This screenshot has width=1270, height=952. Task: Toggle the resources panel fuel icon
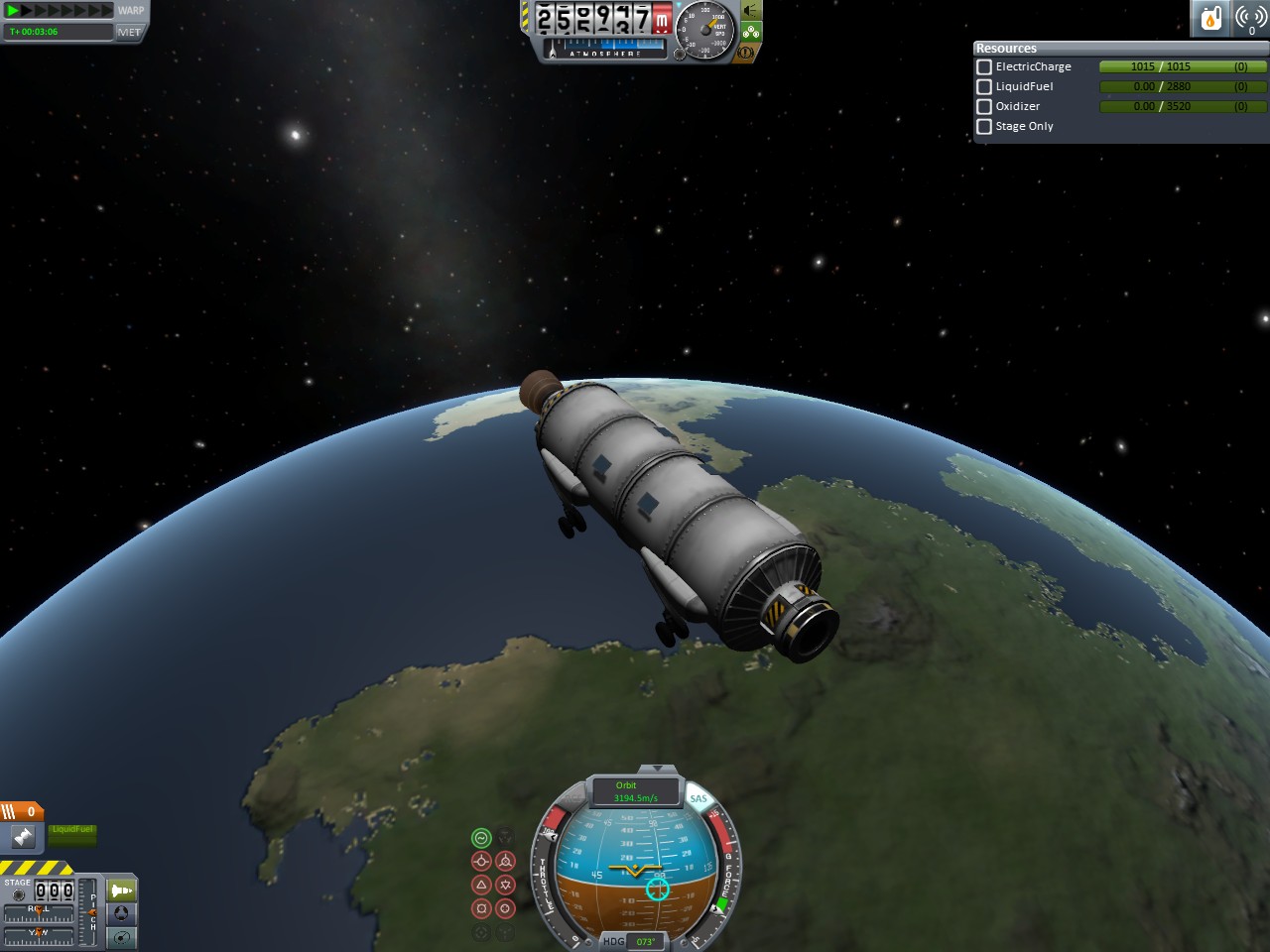tap(1210, 18)
